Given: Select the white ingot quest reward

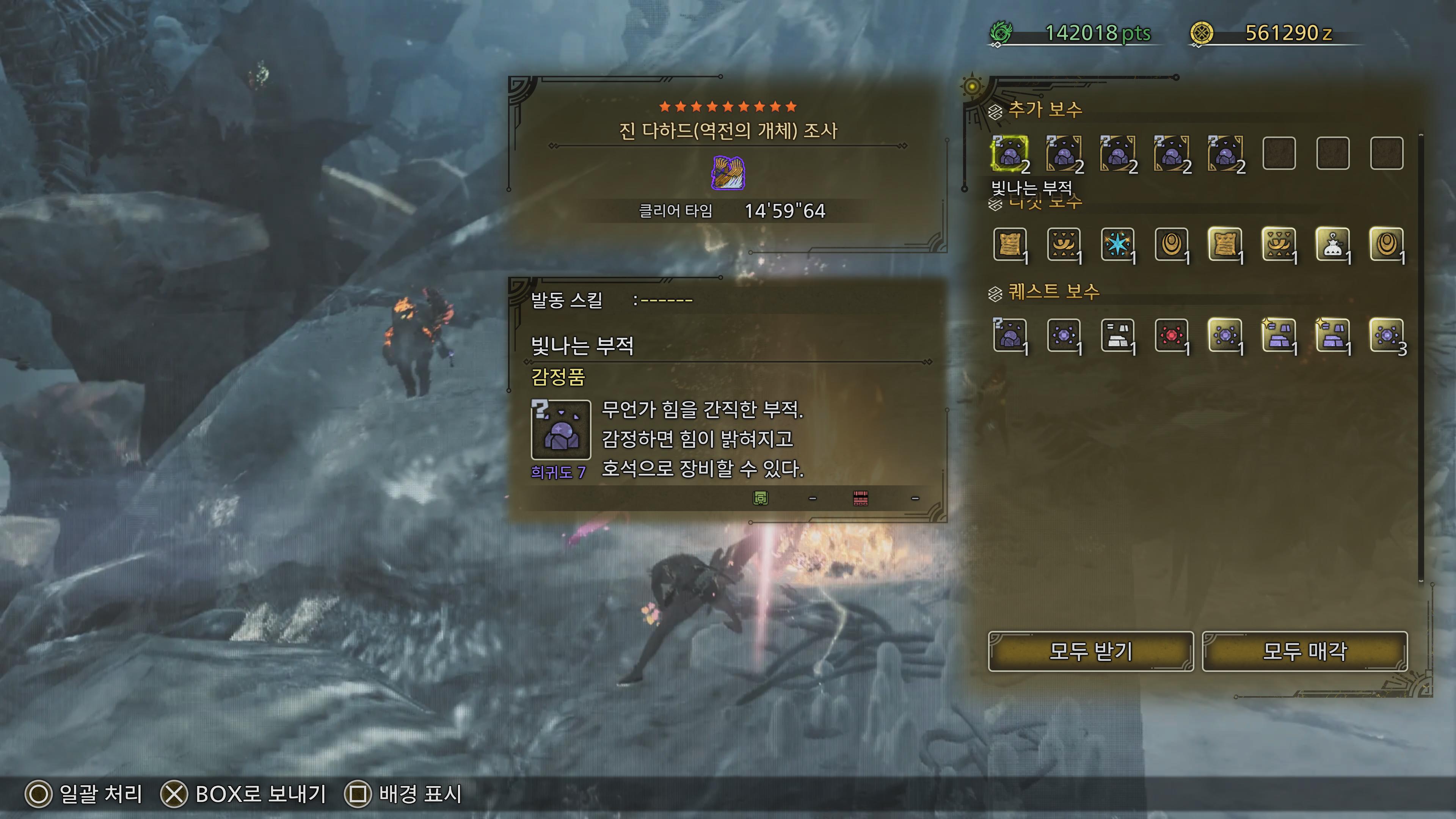Looking at the screenshot, I should (x=1117, y=335).
